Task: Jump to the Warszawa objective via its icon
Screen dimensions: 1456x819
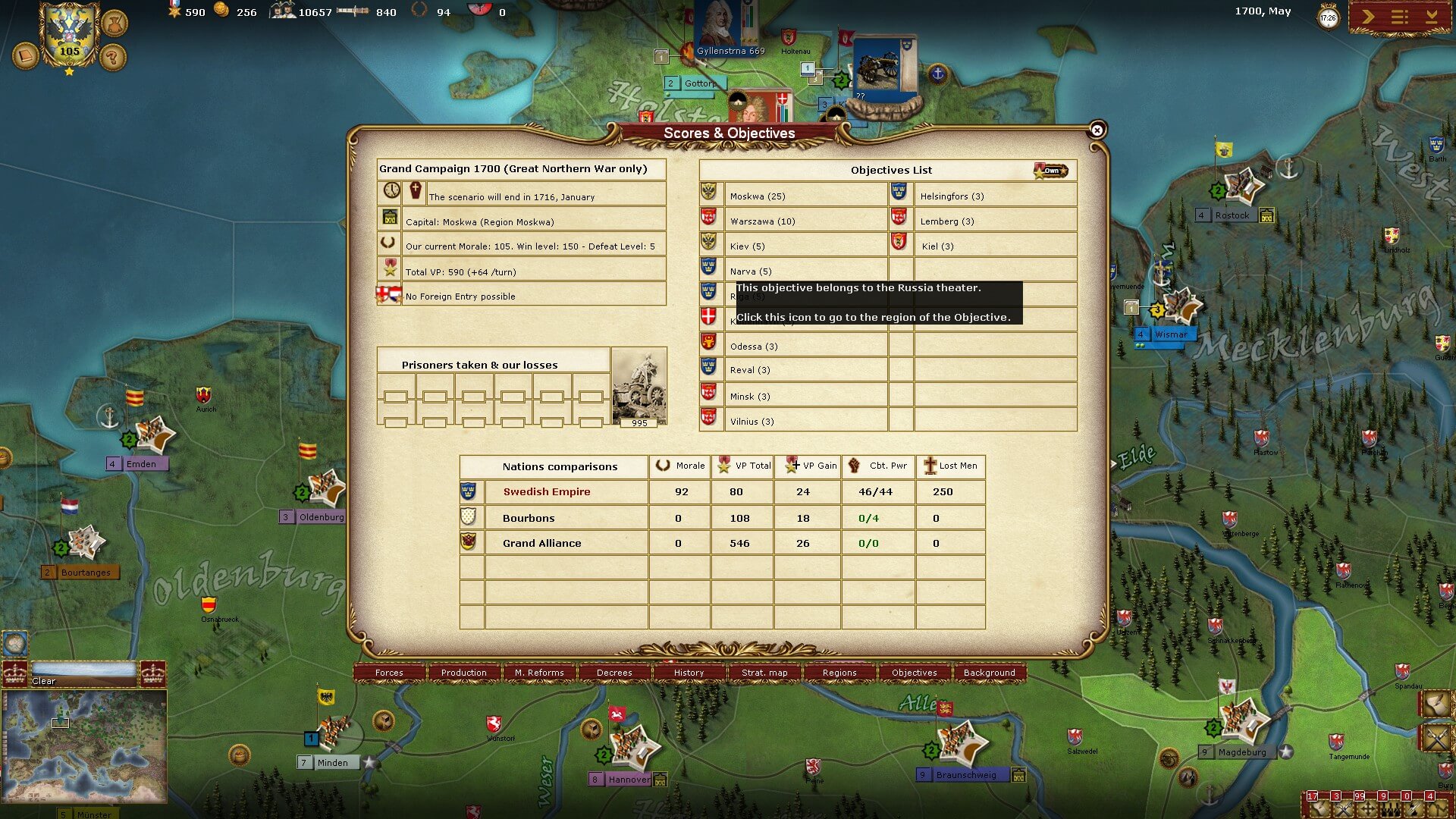Action: click(x=709, y=218)
